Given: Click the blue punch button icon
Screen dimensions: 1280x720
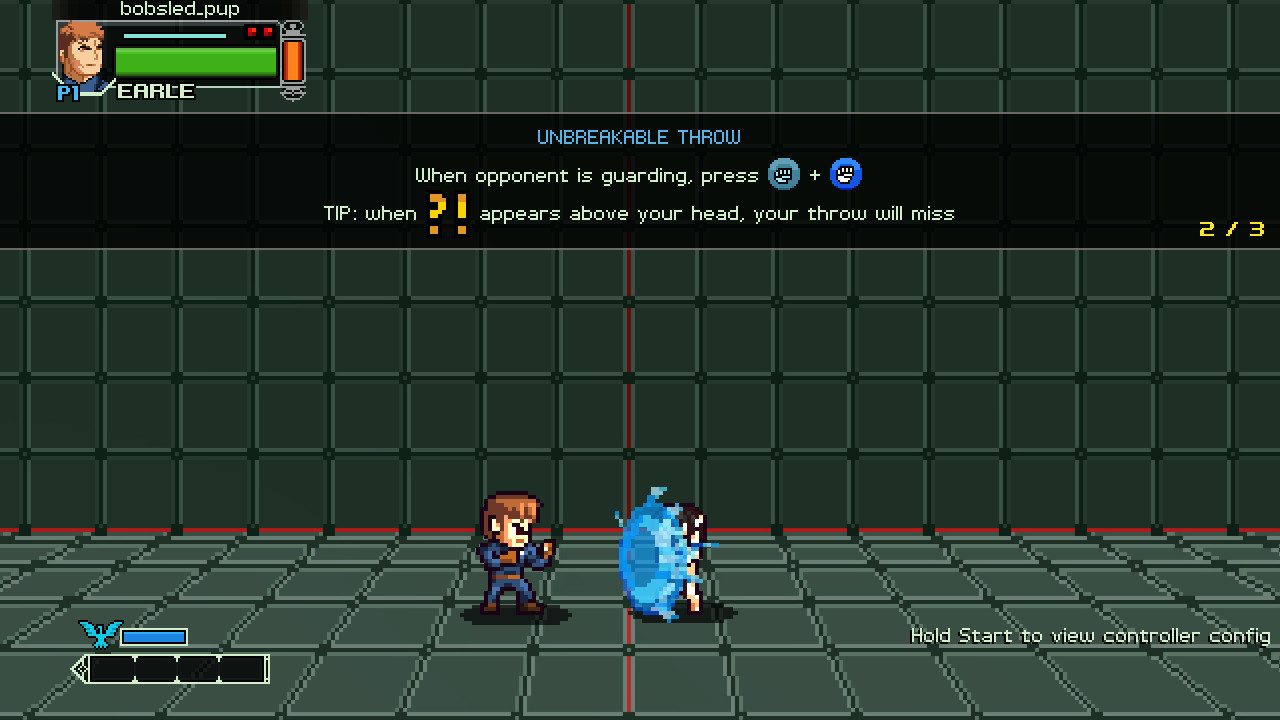Looking at the screenshot, I should [x=845, y=174].
